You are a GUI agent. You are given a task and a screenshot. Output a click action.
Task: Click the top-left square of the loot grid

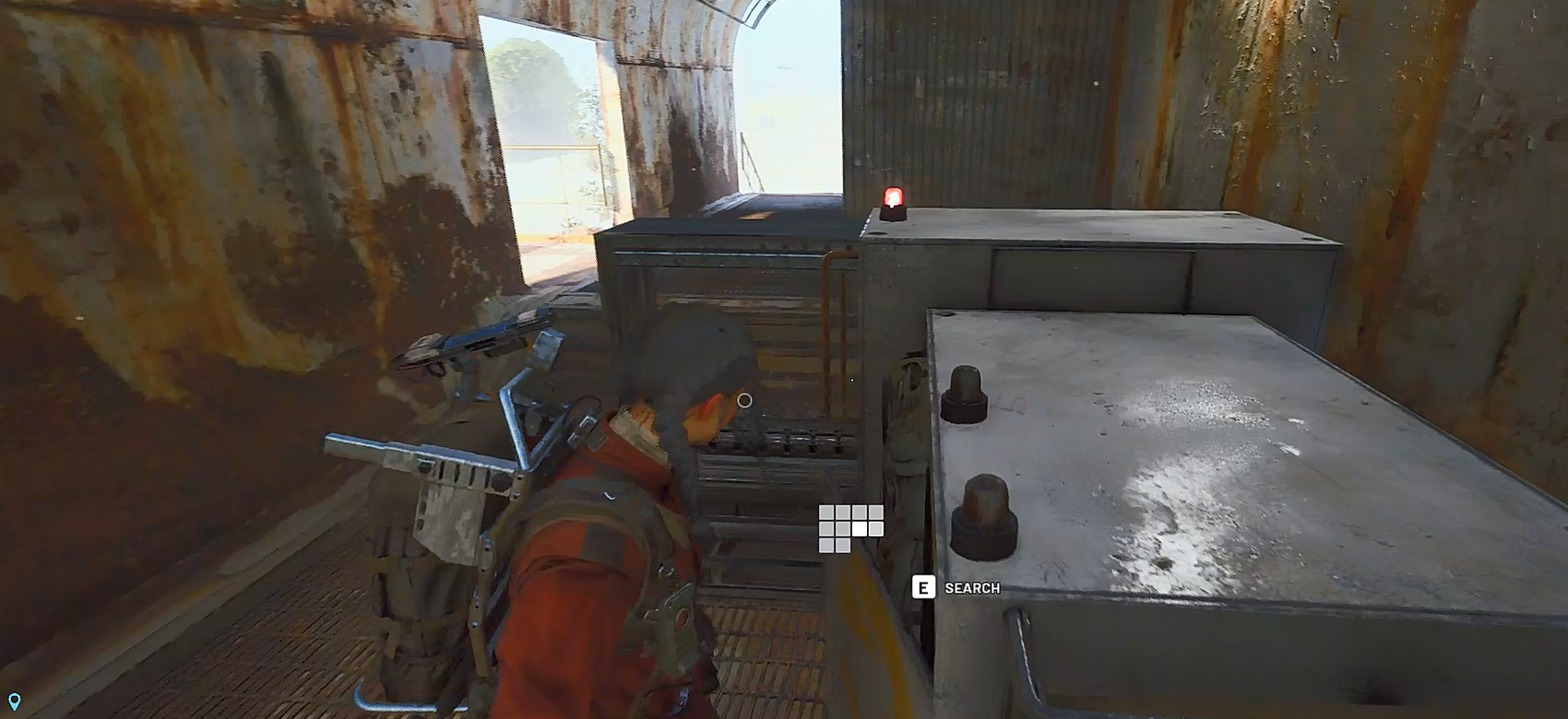[x=826, y=513]
